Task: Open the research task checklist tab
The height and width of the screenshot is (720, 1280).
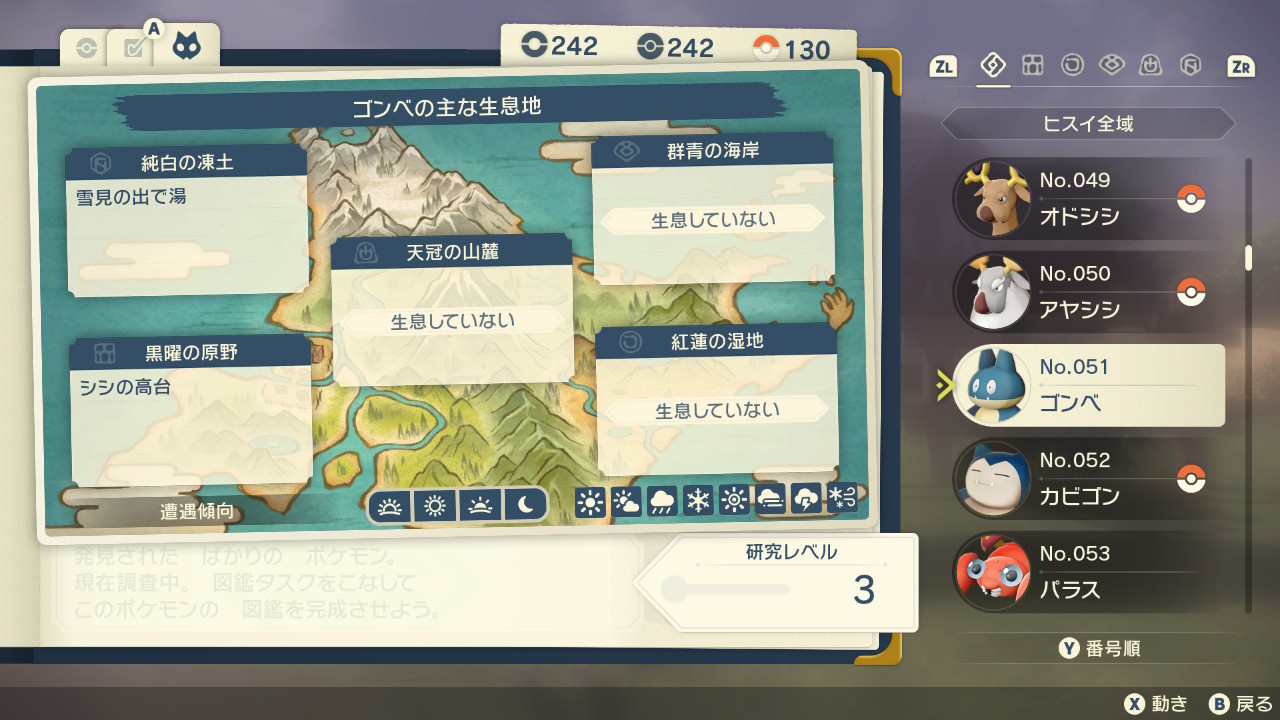Action: tap(134, 48)
